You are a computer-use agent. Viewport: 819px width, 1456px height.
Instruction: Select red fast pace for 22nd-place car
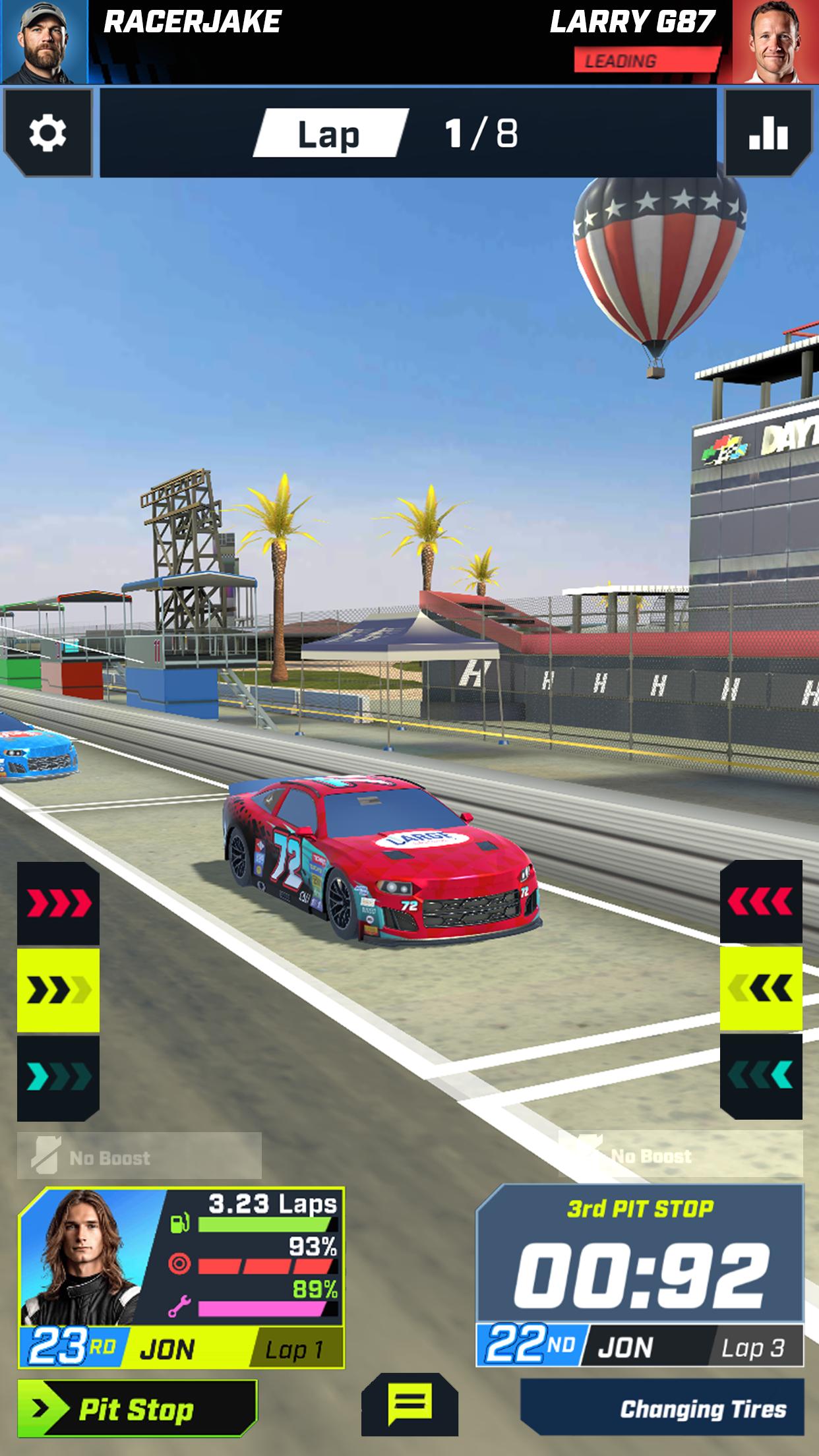761,901
